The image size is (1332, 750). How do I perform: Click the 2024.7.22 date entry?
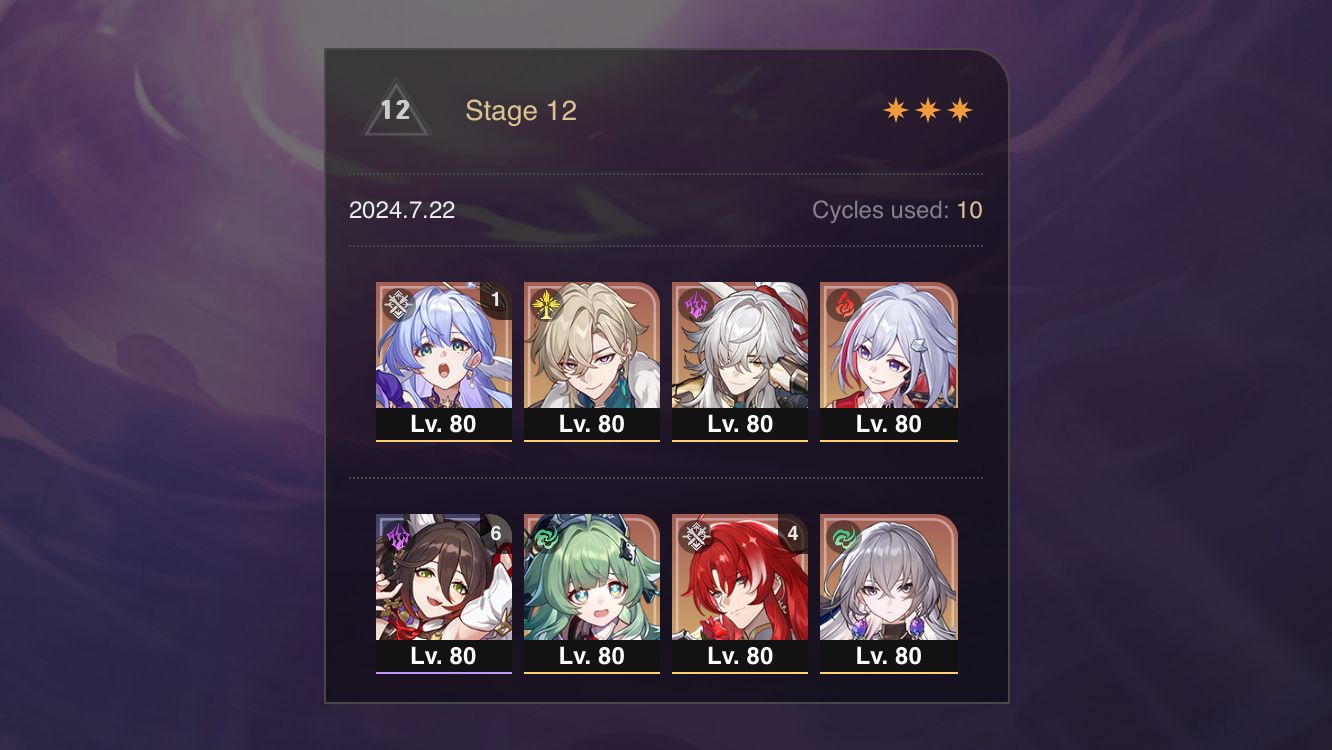(x=401, y=211)
